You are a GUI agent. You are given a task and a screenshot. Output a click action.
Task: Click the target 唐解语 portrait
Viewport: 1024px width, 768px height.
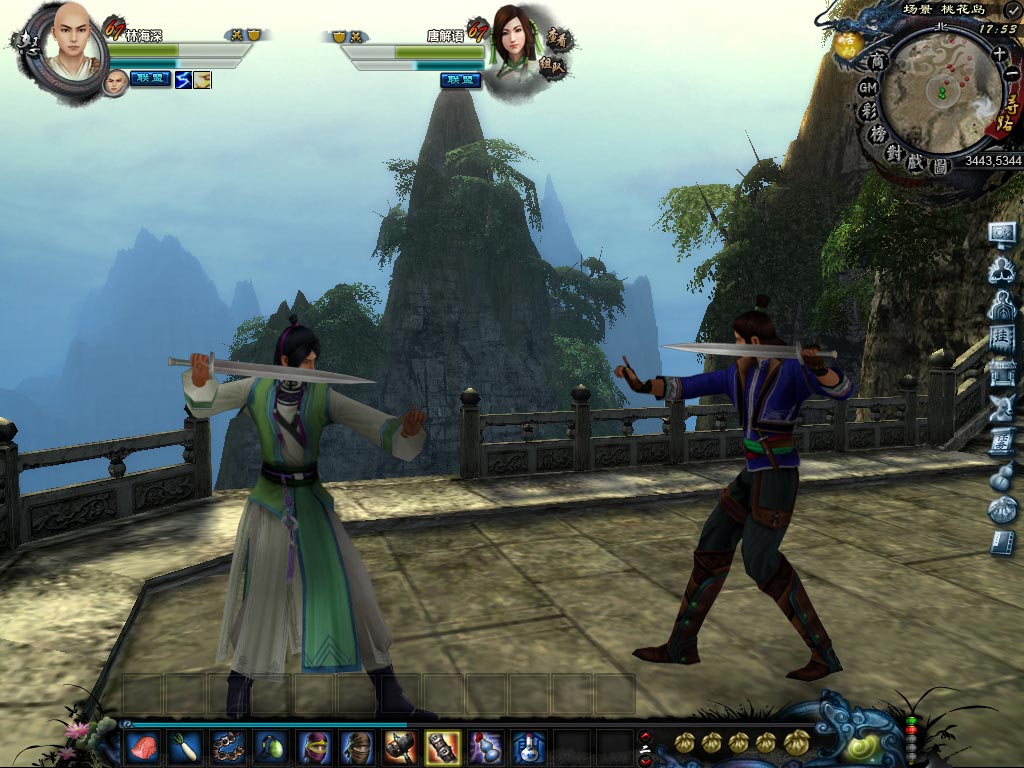(x=510, y=40)
